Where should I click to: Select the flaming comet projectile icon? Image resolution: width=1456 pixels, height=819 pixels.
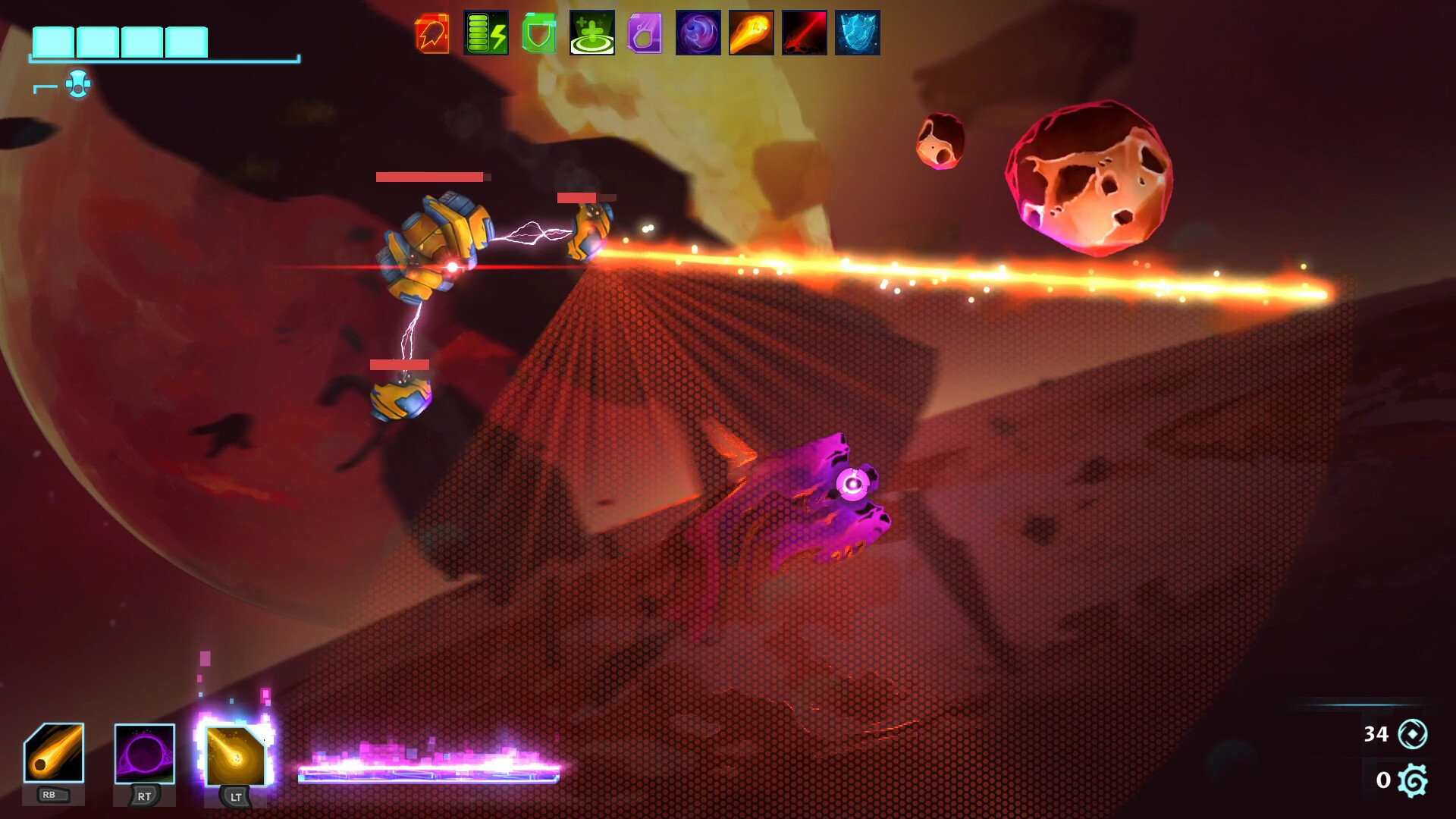[x=751, y=32]
